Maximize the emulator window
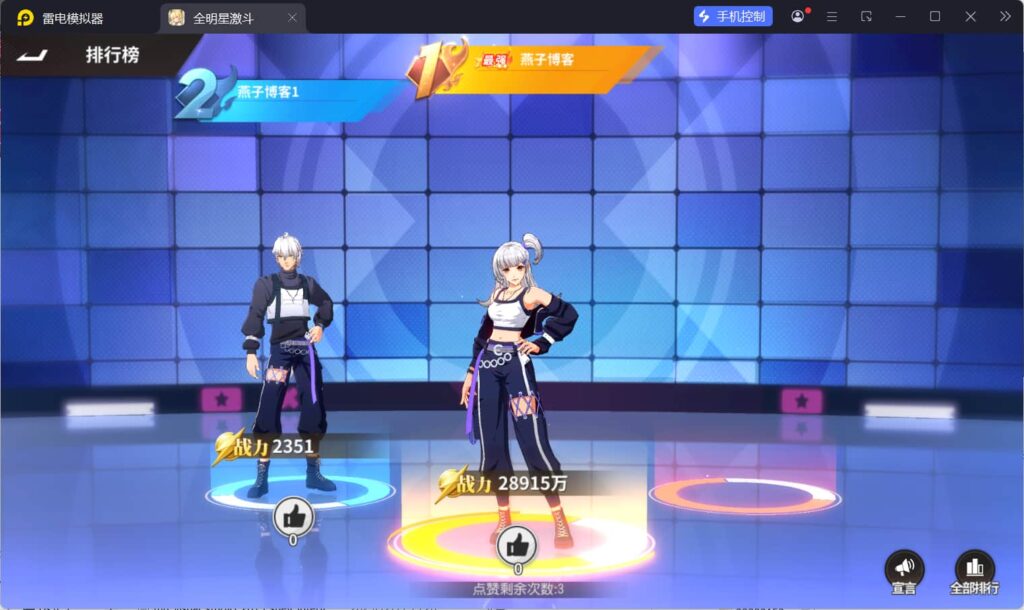This screenshot has width=1024, height=610. pos(935,16)
